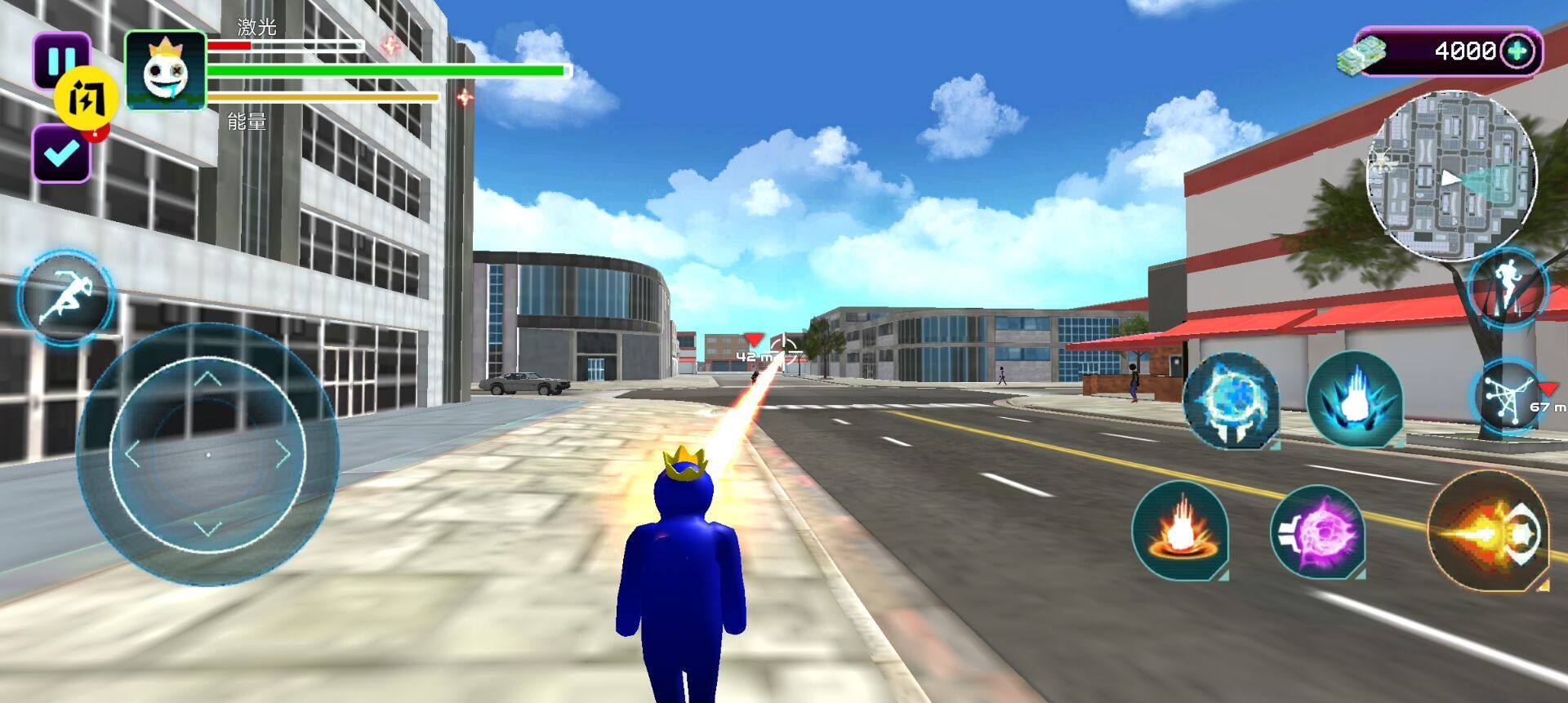Activate the blue ice claw skill
Image resolution: width=1568 pixels, height=703 pixels.
point(1354,400)
